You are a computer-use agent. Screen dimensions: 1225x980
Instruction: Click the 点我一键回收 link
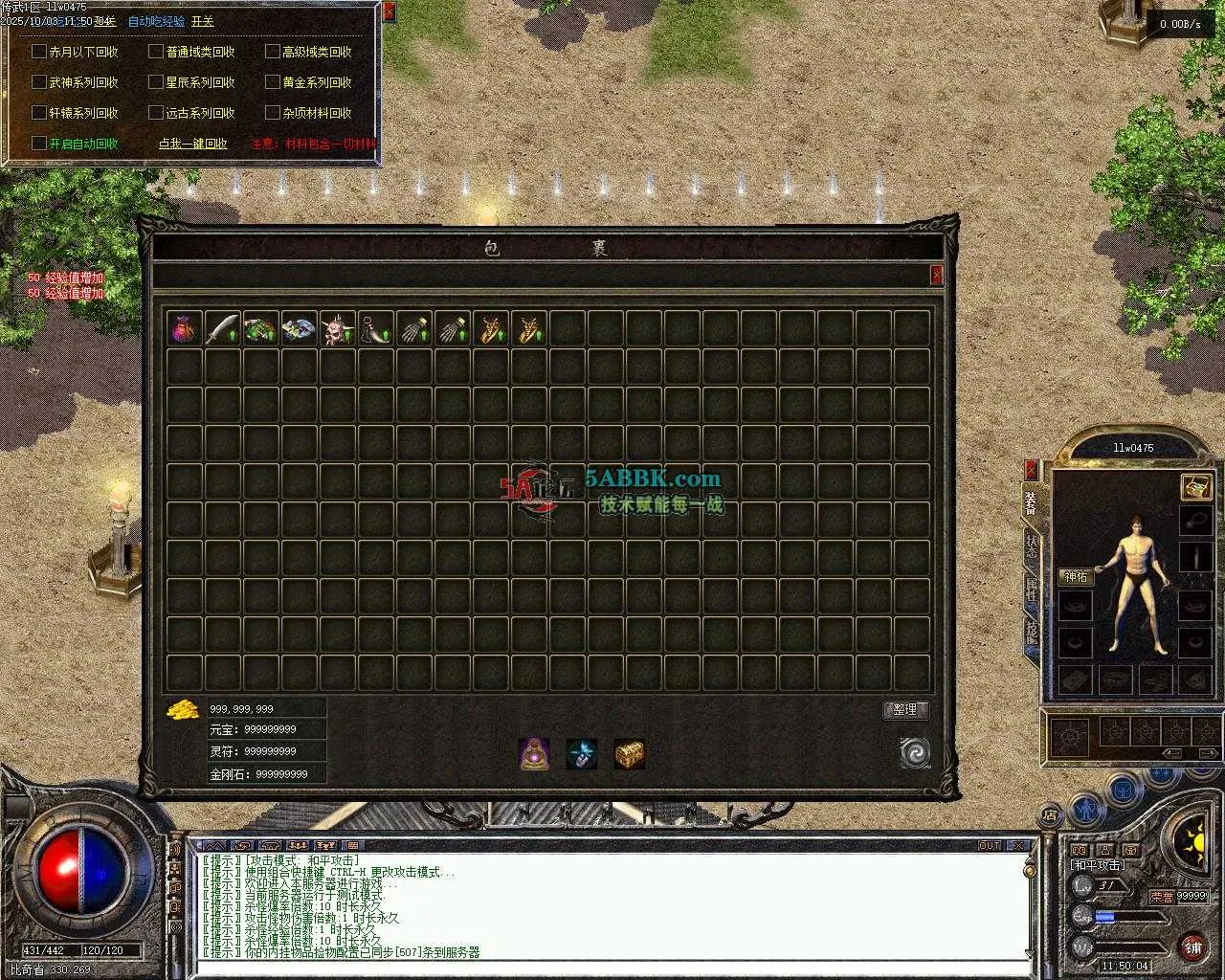(x=192, y=144)
